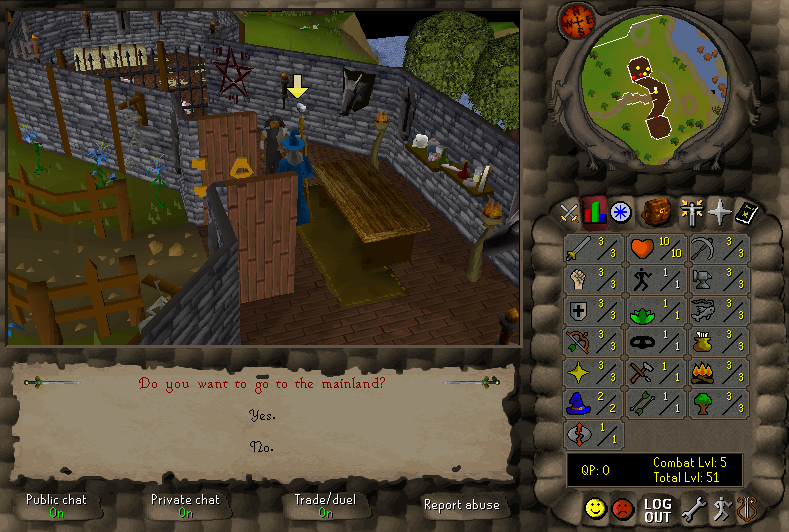Select the Hitpoints heart skill
This screenshot has width=789, height=532.
pyautogui.click(x=656, y=248)
